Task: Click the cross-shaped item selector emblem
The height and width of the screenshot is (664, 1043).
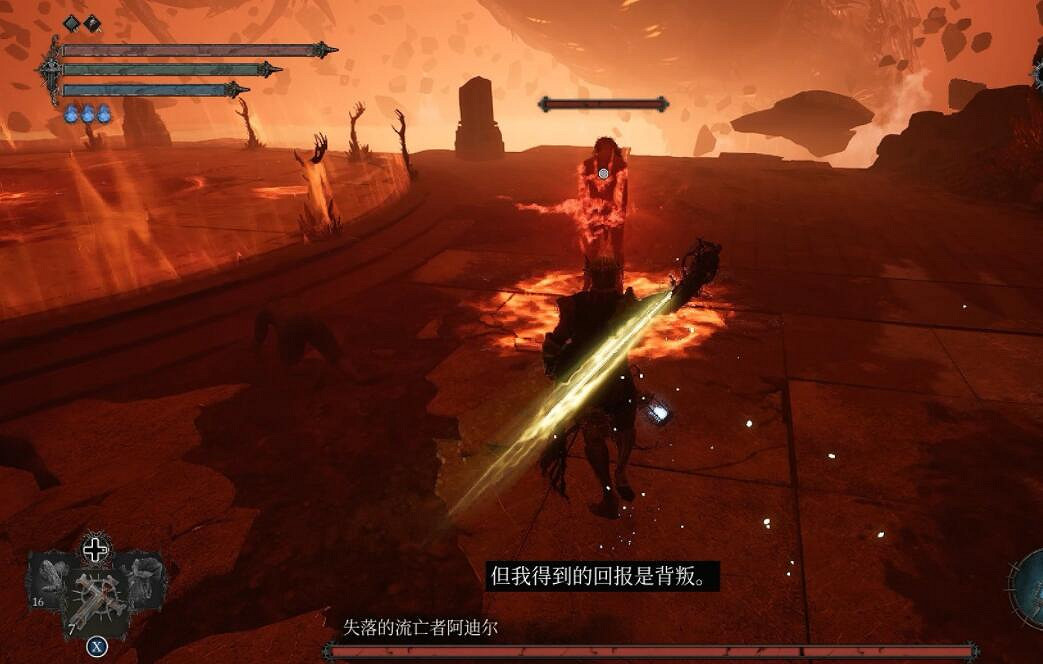Action: coord(96,549)
